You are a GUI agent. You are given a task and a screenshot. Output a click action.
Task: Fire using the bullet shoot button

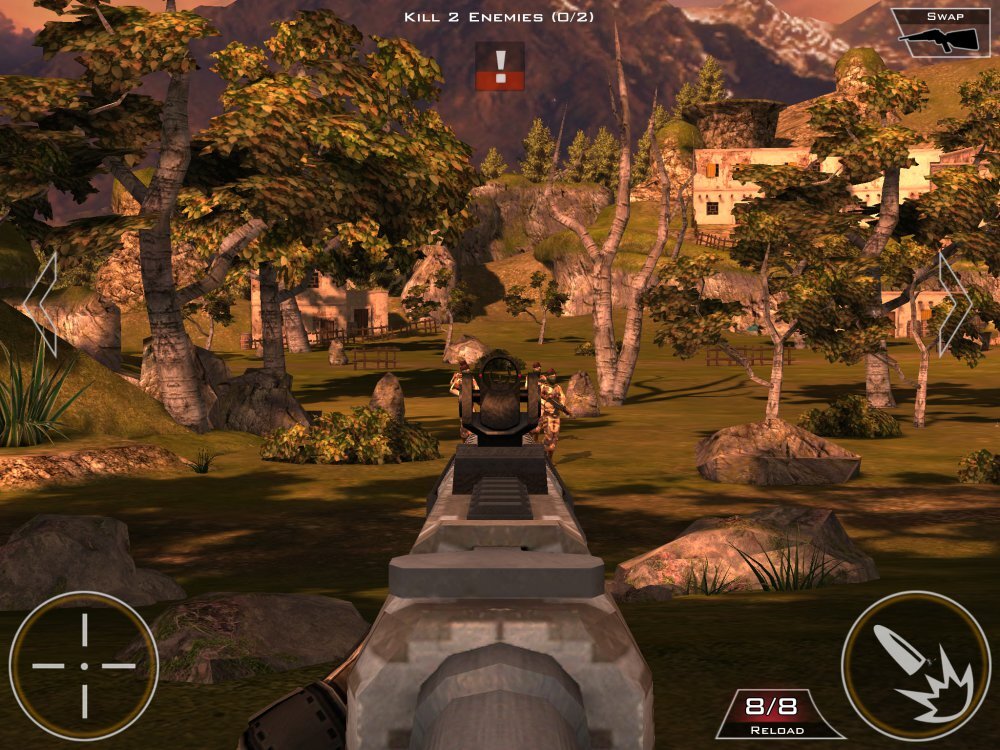[916, 665]
